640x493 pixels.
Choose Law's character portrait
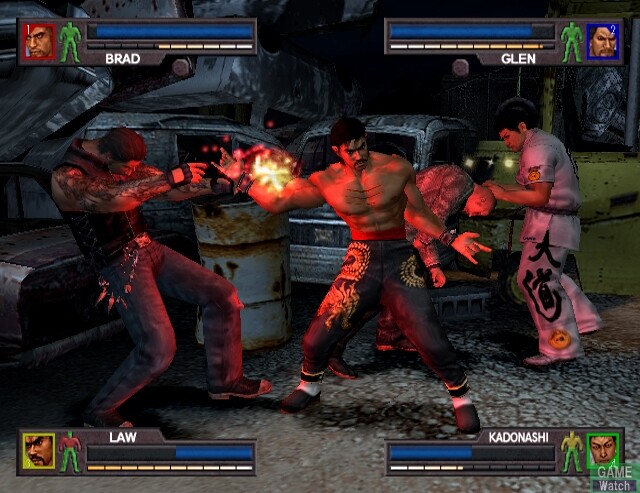point(40,450)
